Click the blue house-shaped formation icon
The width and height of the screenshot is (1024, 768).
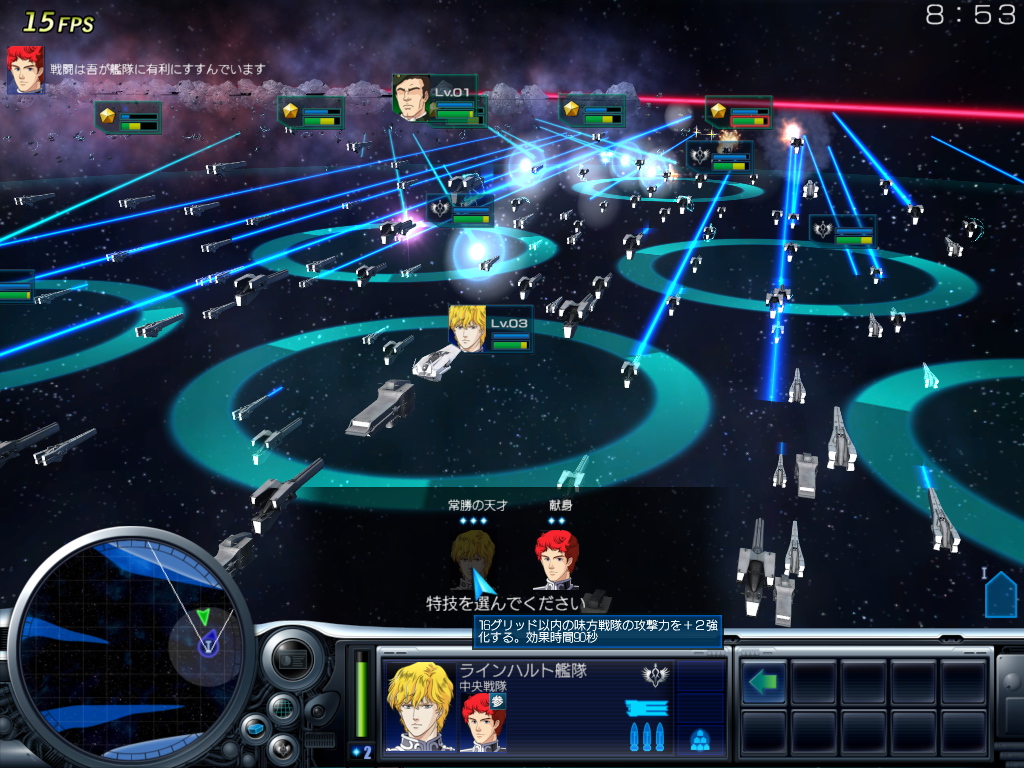click(1000, 595)
